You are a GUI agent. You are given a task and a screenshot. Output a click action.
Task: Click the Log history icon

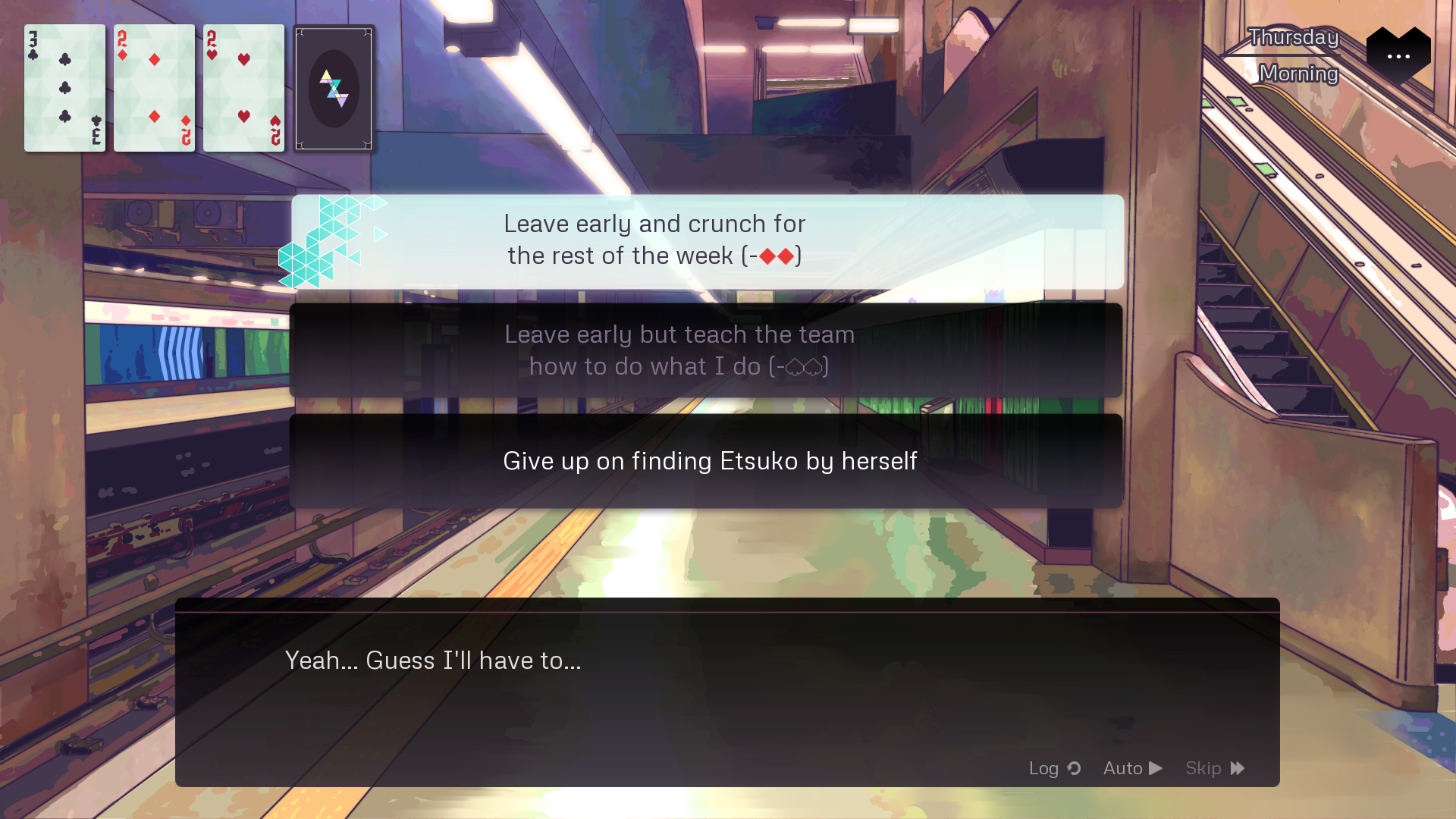(1074, 768)
